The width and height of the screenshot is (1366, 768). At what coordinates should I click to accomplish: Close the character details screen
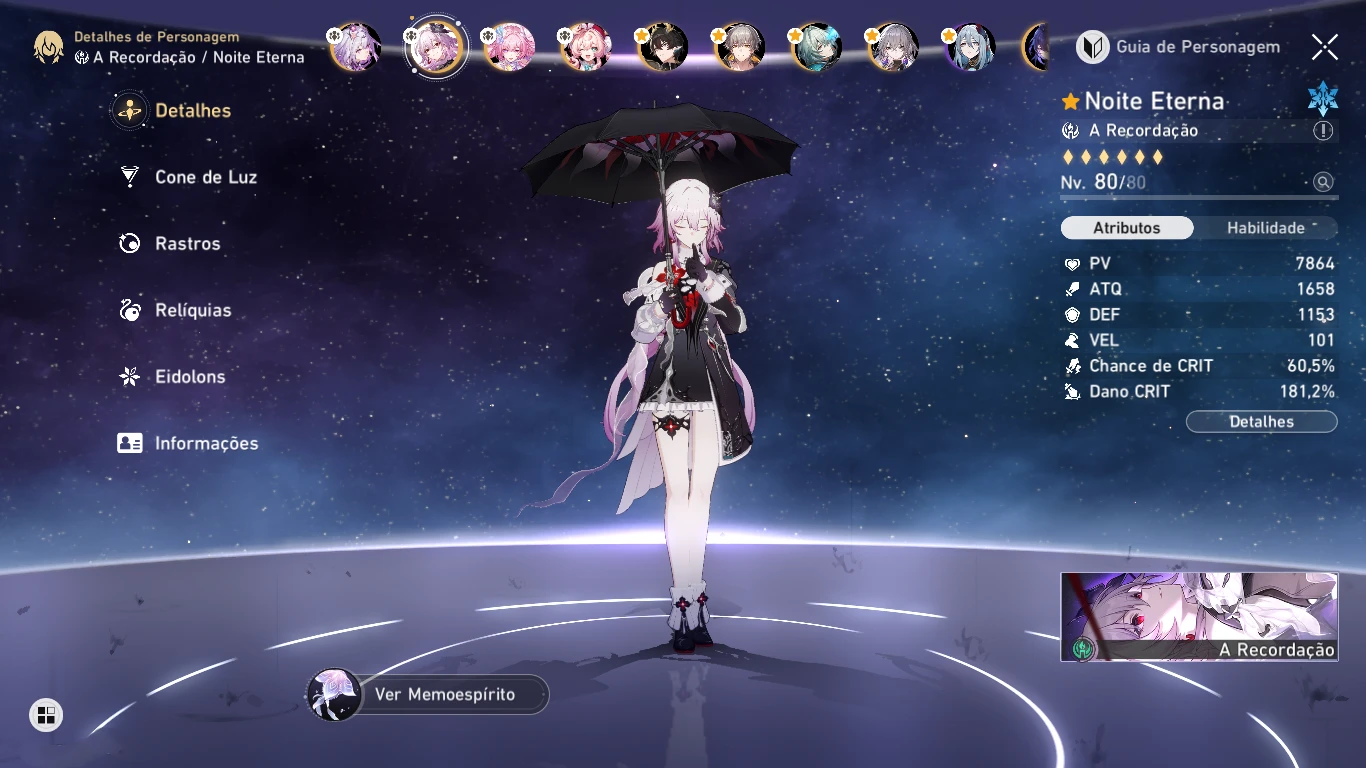[x=1325, y=47]
